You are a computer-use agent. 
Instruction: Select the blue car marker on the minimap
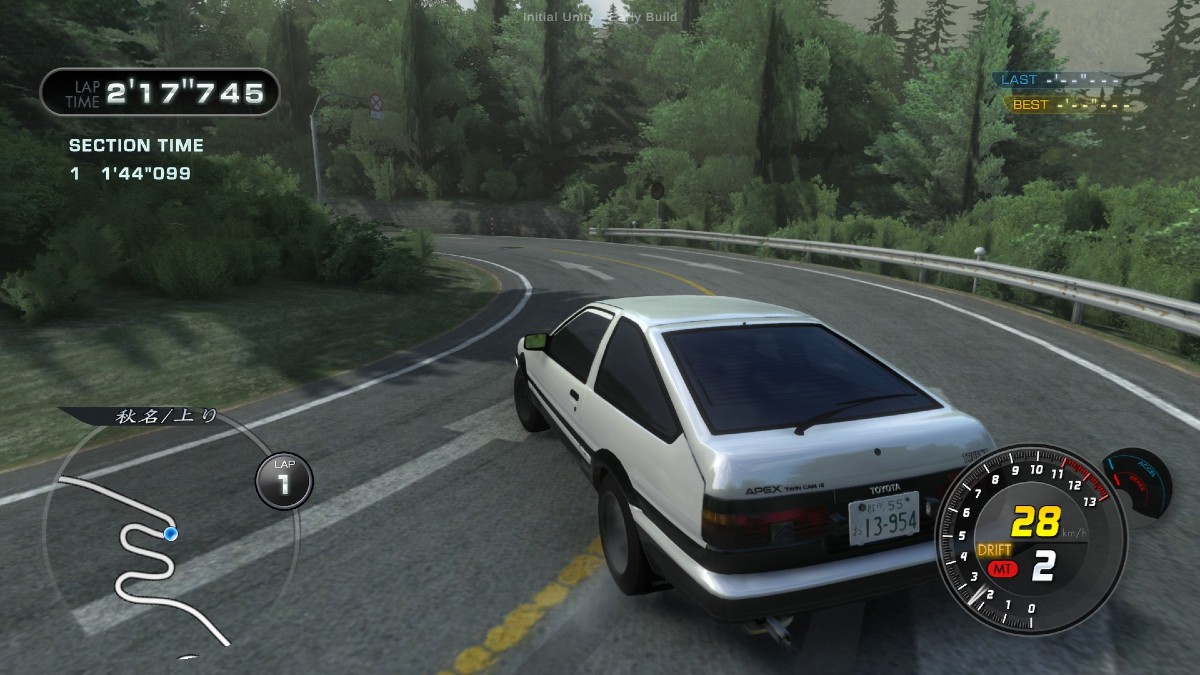170,534
